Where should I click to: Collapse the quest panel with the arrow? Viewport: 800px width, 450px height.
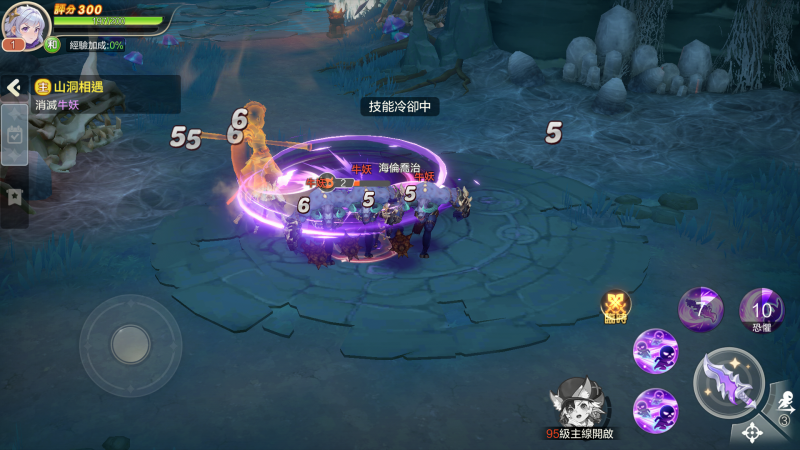pos(13,88)
